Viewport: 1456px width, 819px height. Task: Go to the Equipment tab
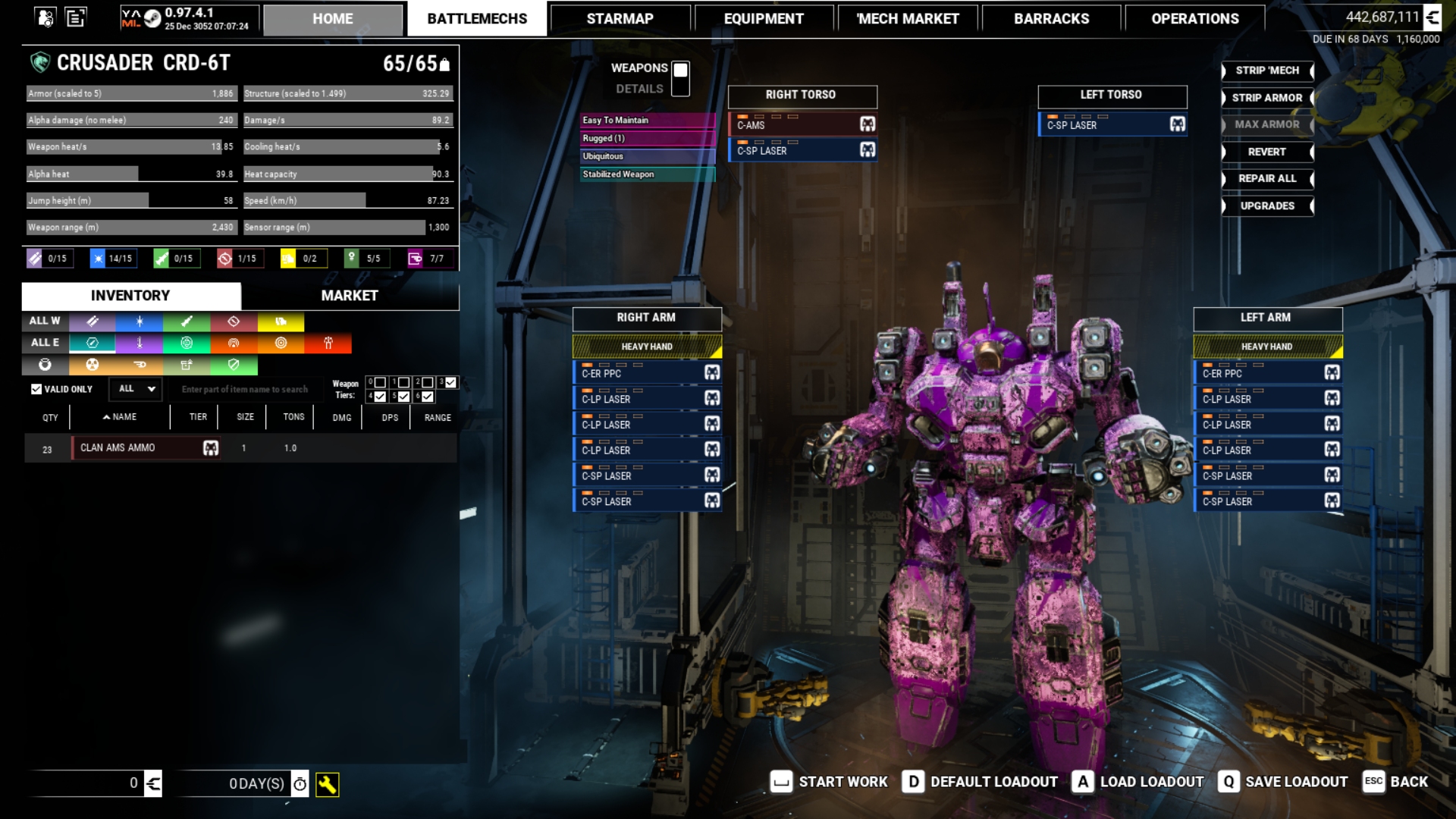point(763,19)
